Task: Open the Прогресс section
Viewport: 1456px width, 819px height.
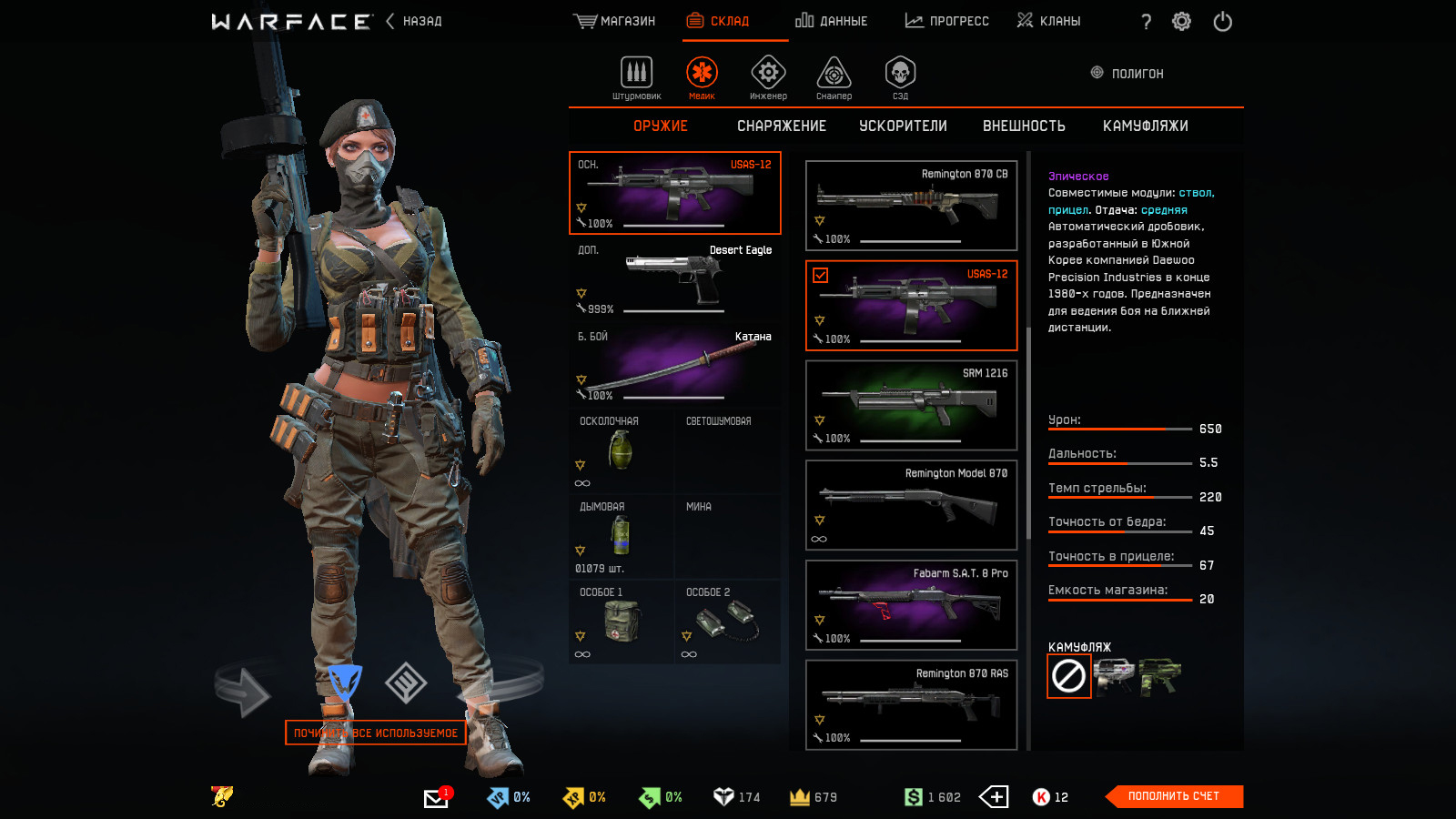Action: click(x=946, y=21)
